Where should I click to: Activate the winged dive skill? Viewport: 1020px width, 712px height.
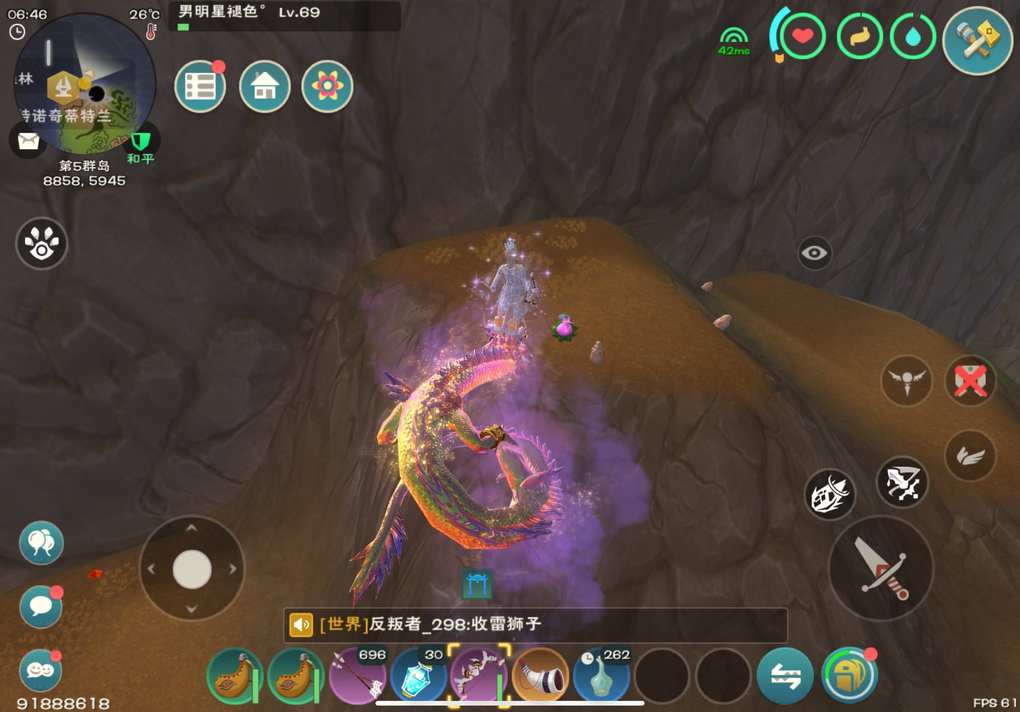pos(906,381)
